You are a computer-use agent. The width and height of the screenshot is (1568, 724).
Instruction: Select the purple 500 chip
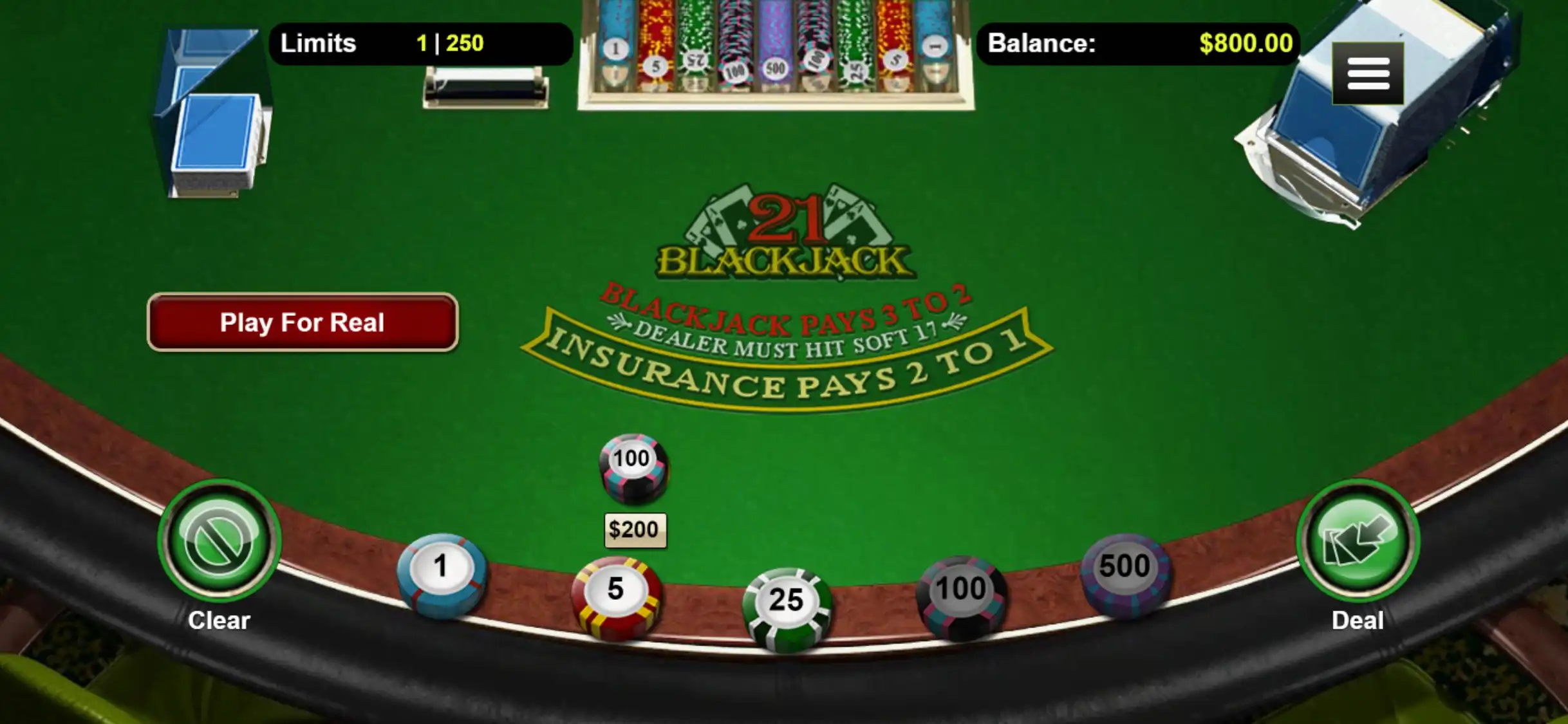(1125, 574)
